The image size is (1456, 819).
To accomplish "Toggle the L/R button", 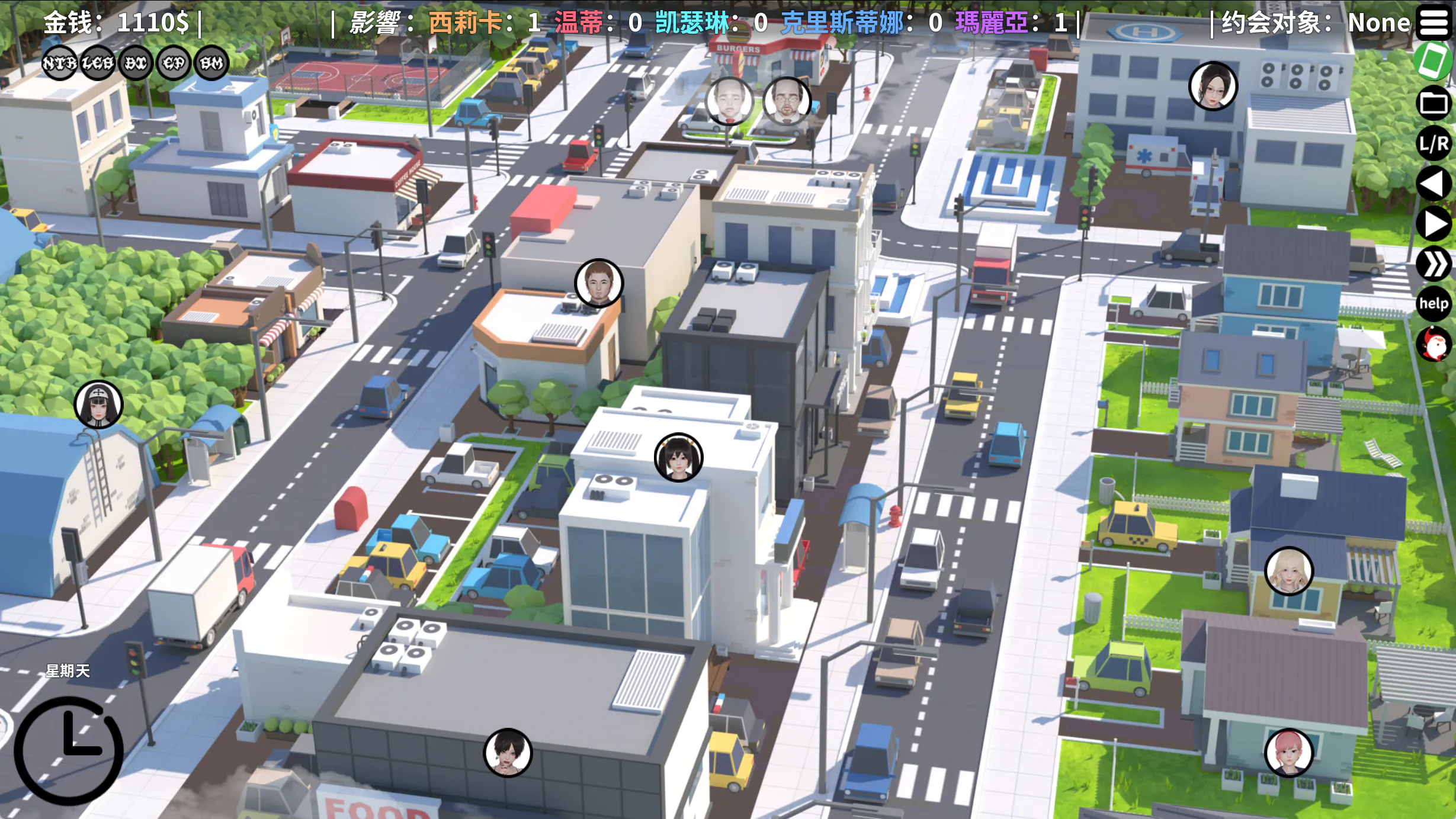I will (x=1433, y=143).
